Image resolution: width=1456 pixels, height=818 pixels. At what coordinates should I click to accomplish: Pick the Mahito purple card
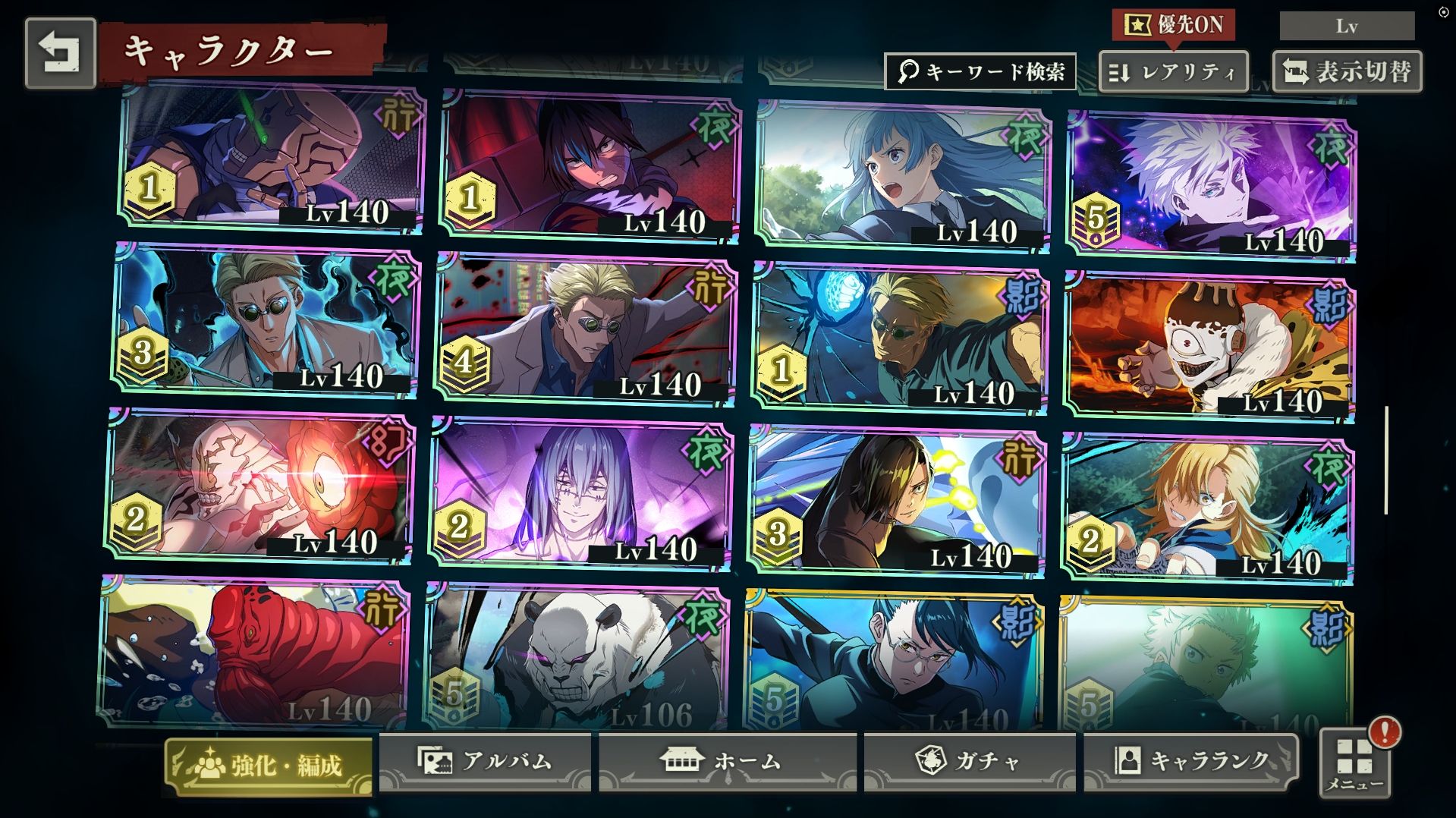(x=580, y=492)
